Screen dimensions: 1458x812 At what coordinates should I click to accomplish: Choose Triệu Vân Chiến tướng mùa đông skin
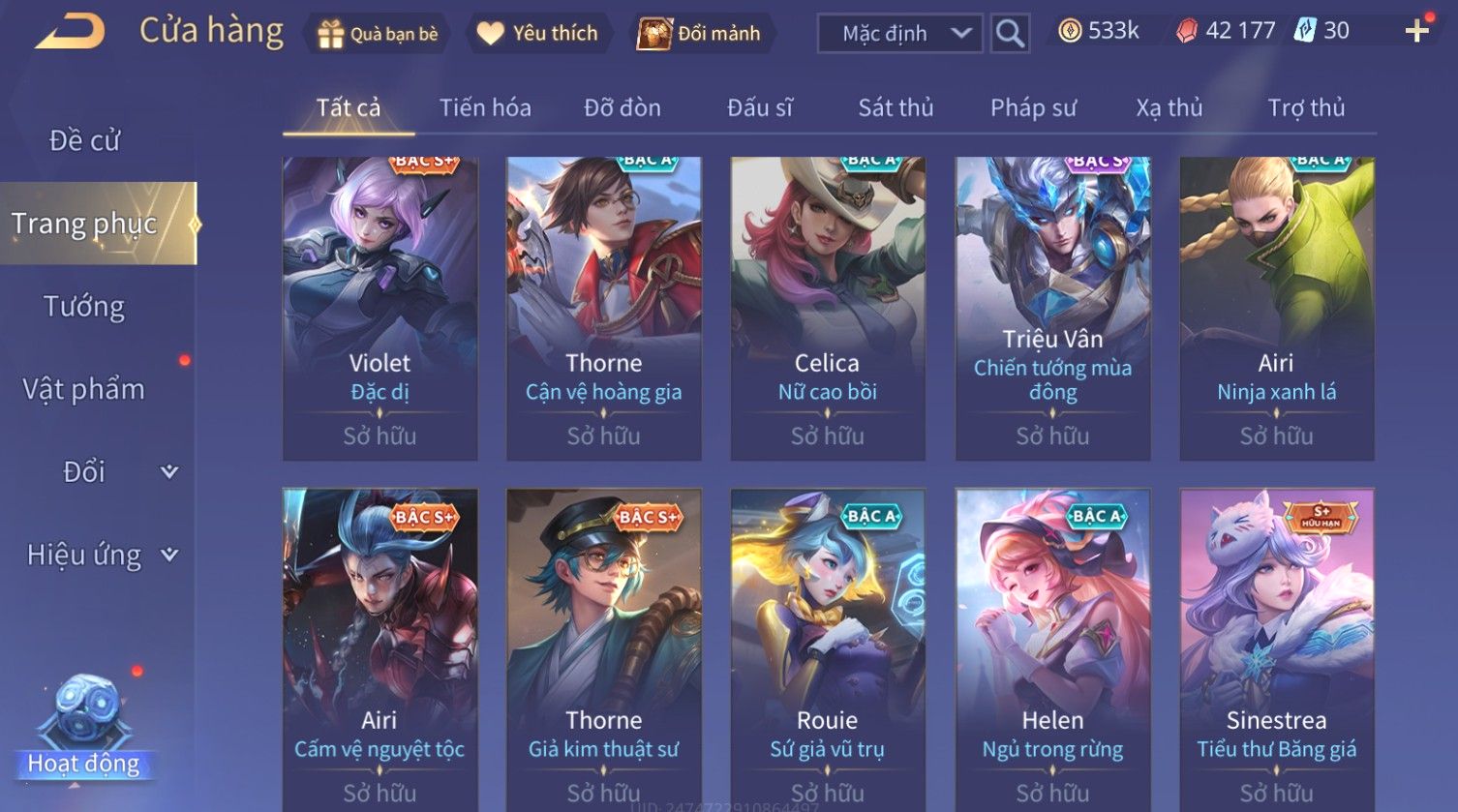pyautogui.click(x=1052, y=308)
